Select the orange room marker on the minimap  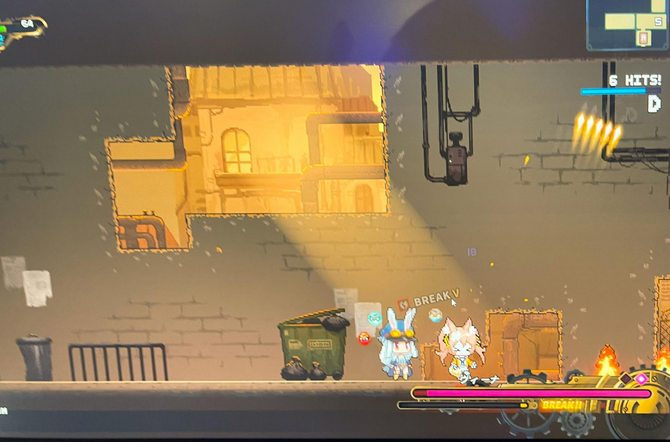point(642,39)
